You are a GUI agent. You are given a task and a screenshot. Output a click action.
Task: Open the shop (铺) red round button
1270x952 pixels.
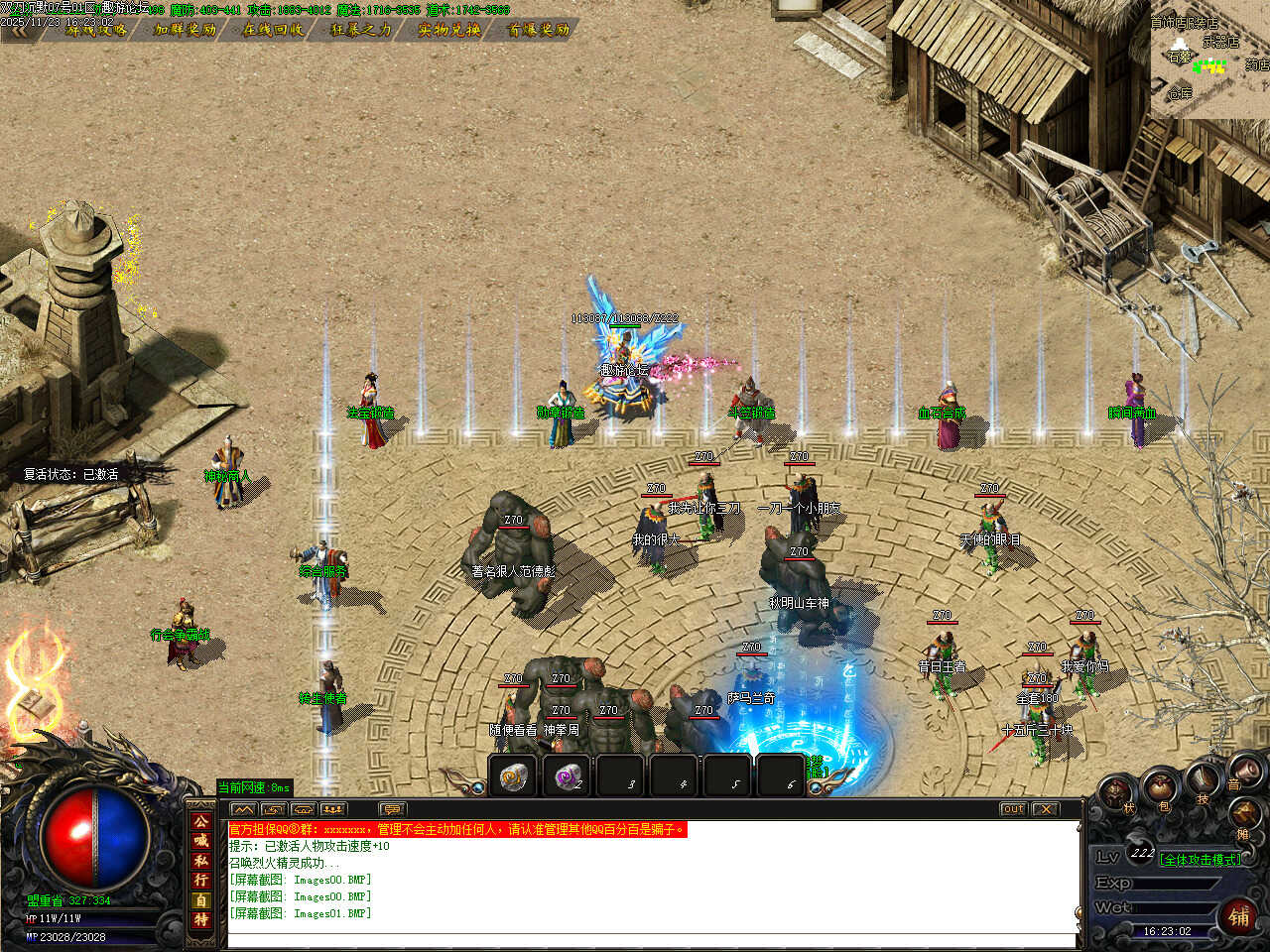(1239, 915)
